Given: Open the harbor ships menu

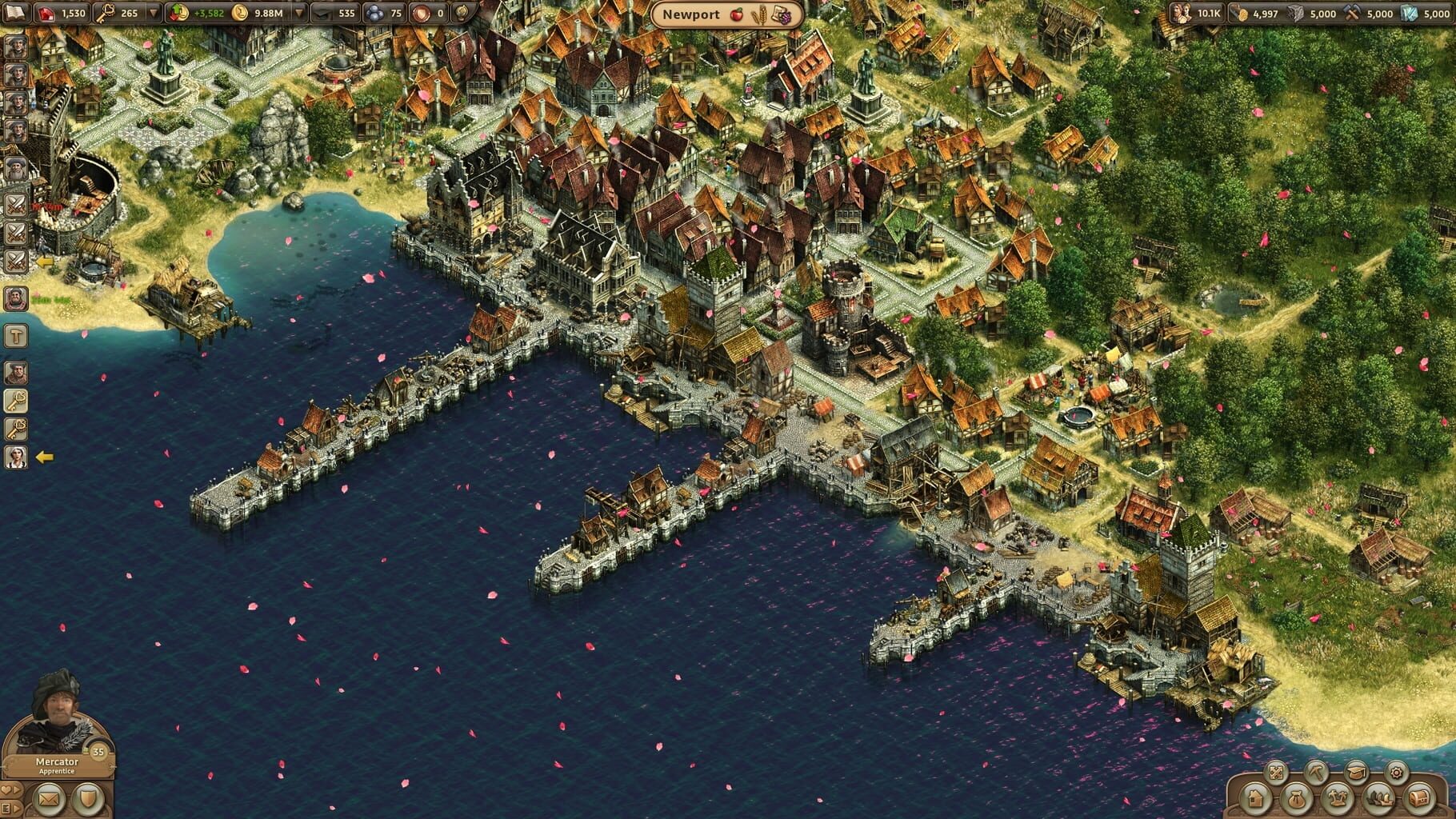Looking at the screenshot, I should [x=1379, y=799].
